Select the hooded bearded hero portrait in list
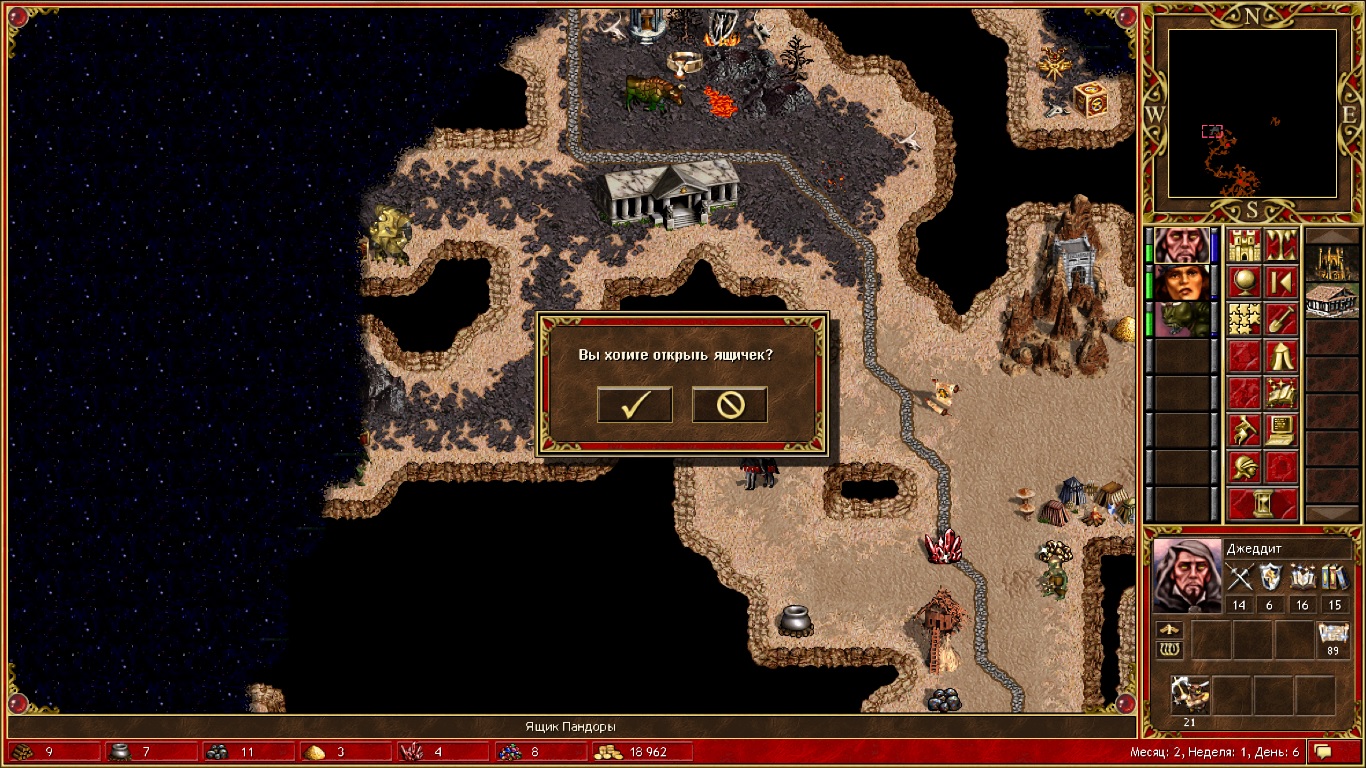The height and width of the screenshot is (768, 1366). pyautogui.click(x=1181, y=246)
